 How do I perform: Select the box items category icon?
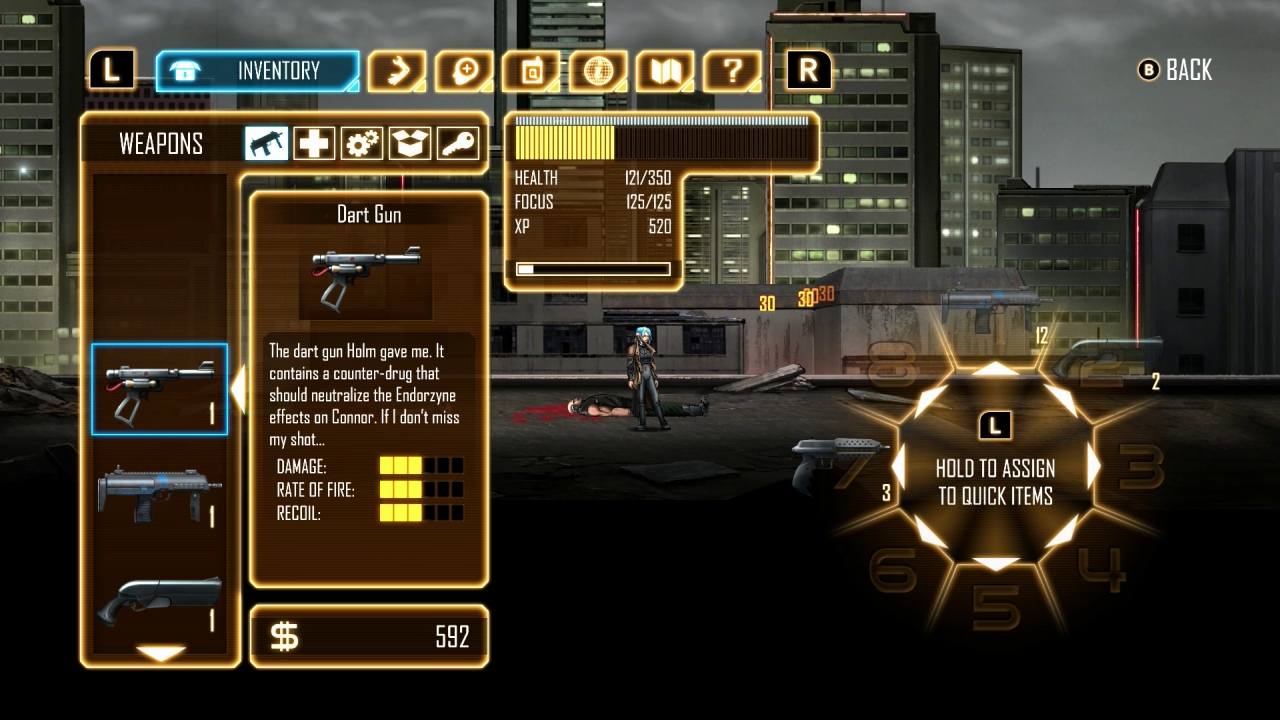click(x=410, y=143)
